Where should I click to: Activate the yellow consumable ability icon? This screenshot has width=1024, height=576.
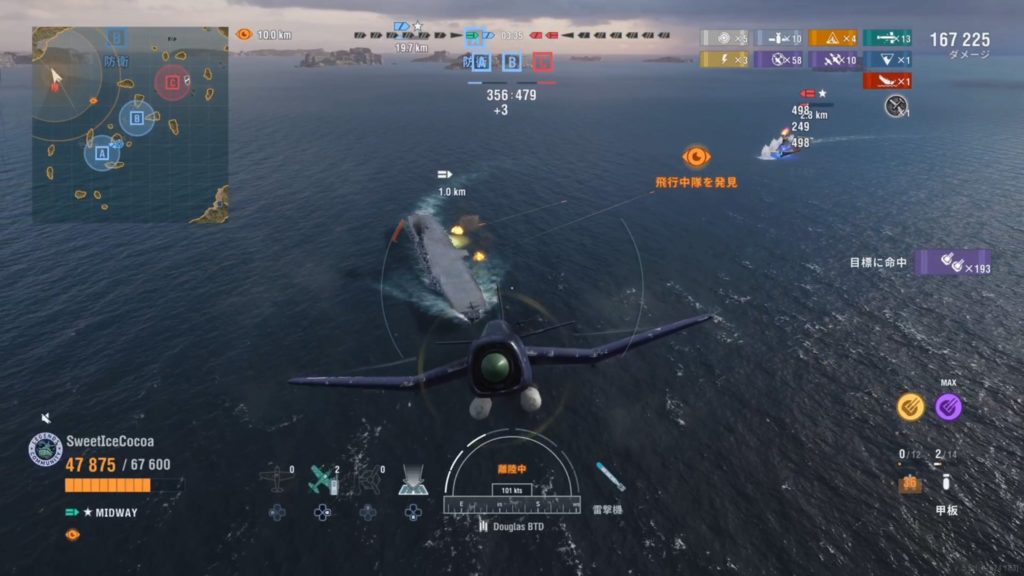[x=910, y=406]
